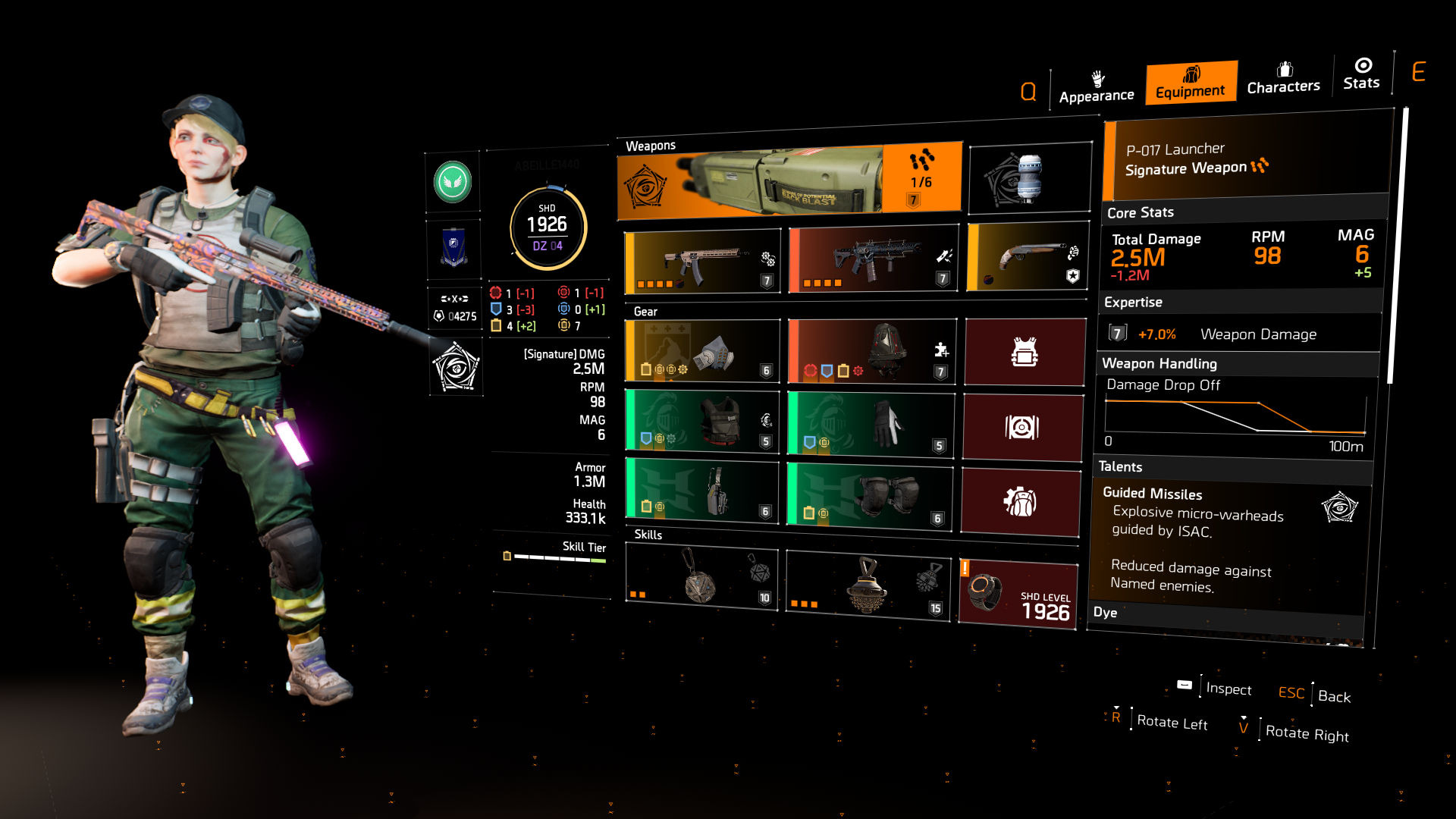
Task: Select the double-barrel shotgun weapon slot
Action: [x=1025, y=258]
